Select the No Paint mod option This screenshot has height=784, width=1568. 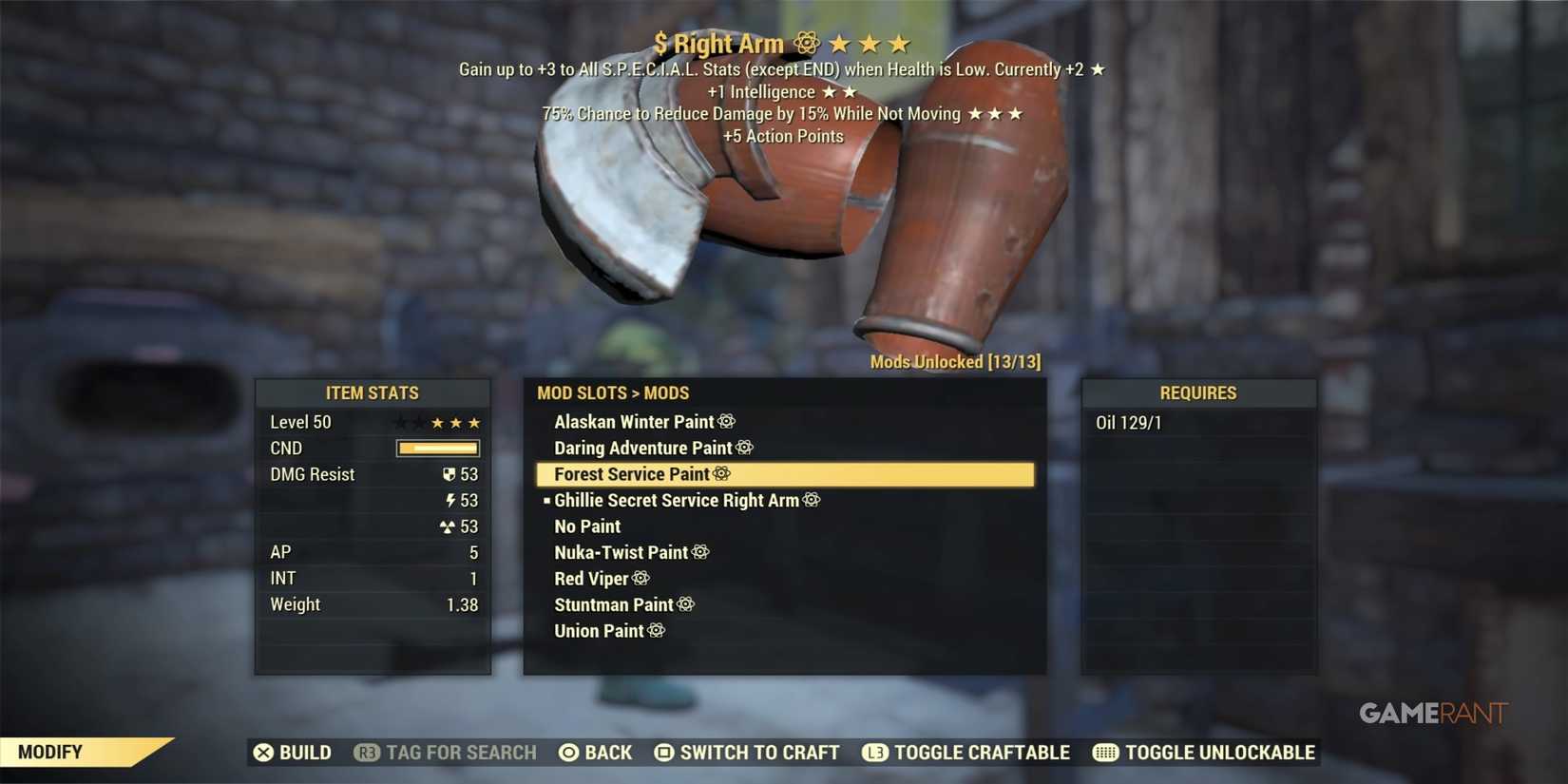click(586, 526)
